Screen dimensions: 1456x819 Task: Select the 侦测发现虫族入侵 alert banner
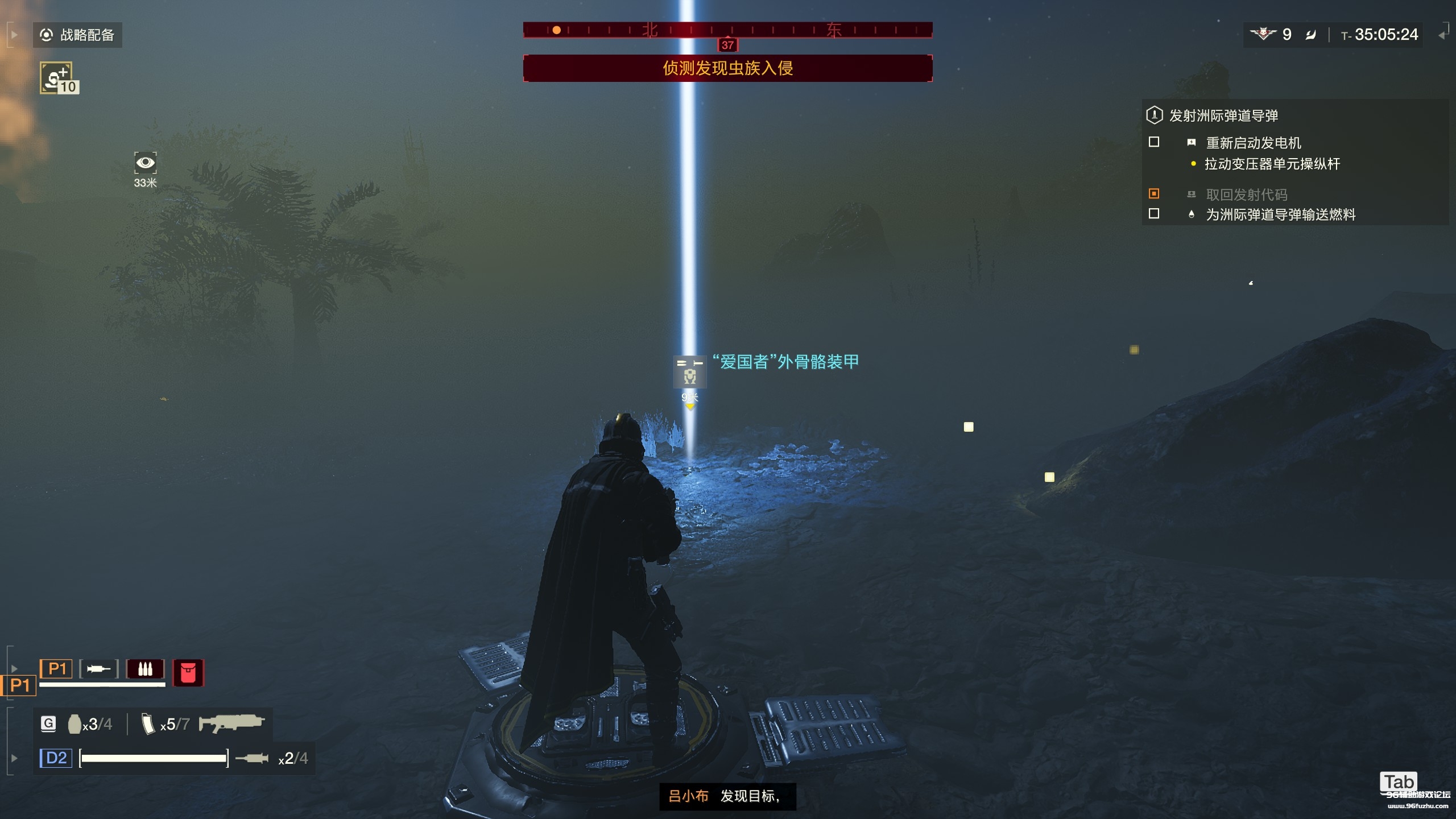point(727,68)
